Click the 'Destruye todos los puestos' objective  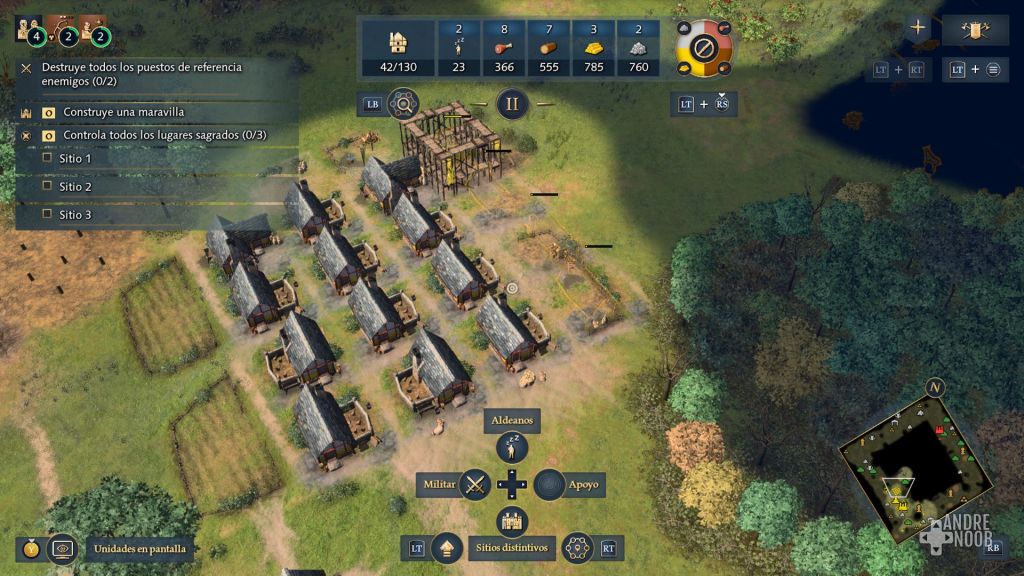pyautogui.click(x=128, y=73)
